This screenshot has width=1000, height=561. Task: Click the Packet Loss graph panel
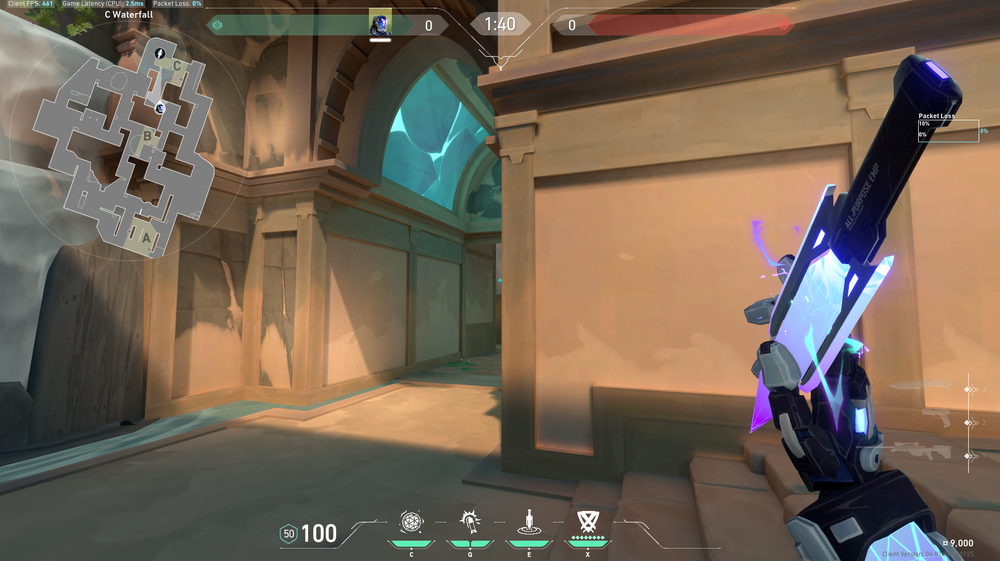click(949, 130)
